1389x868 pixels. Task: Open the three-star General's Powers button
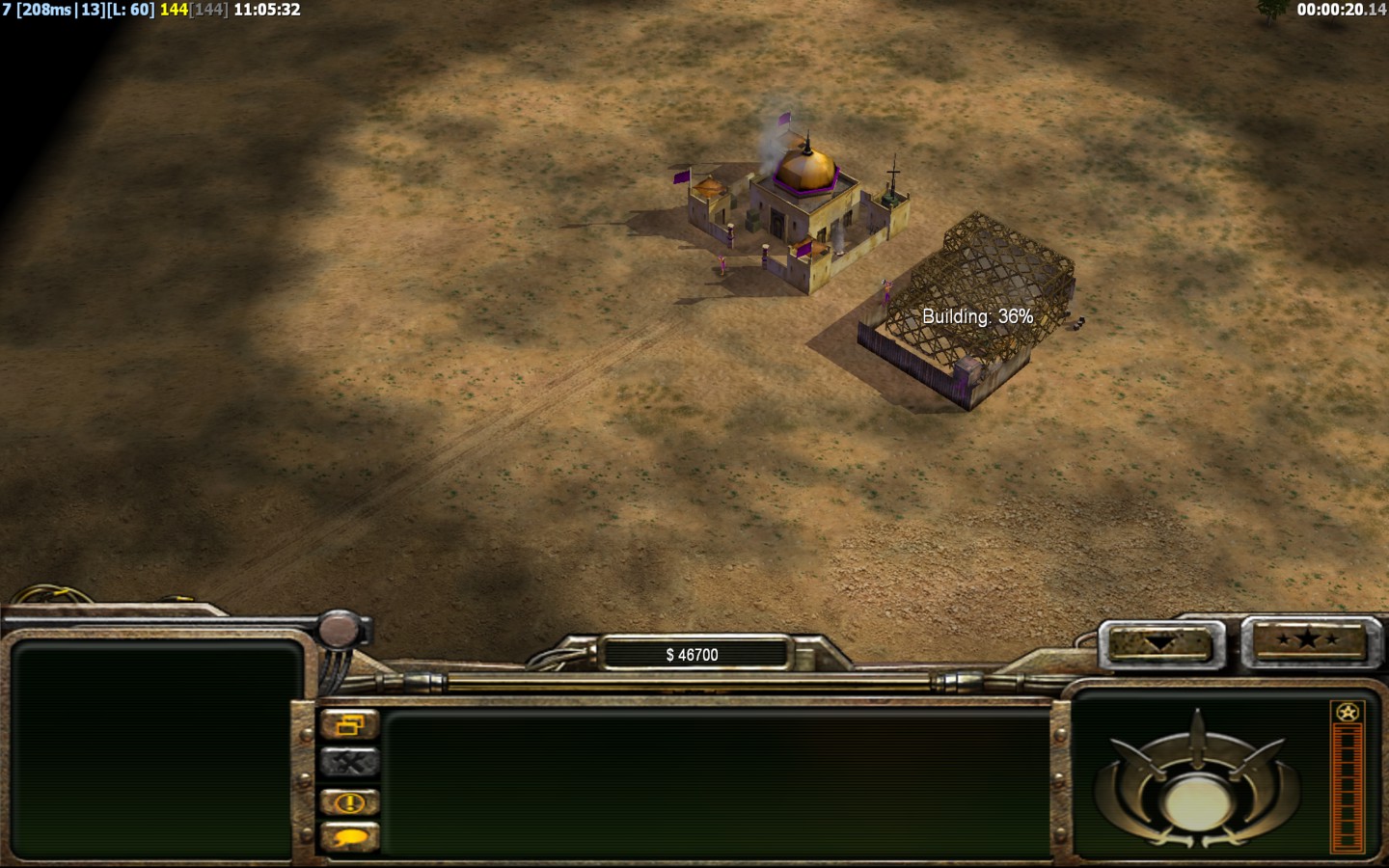tap(1308, 639)
